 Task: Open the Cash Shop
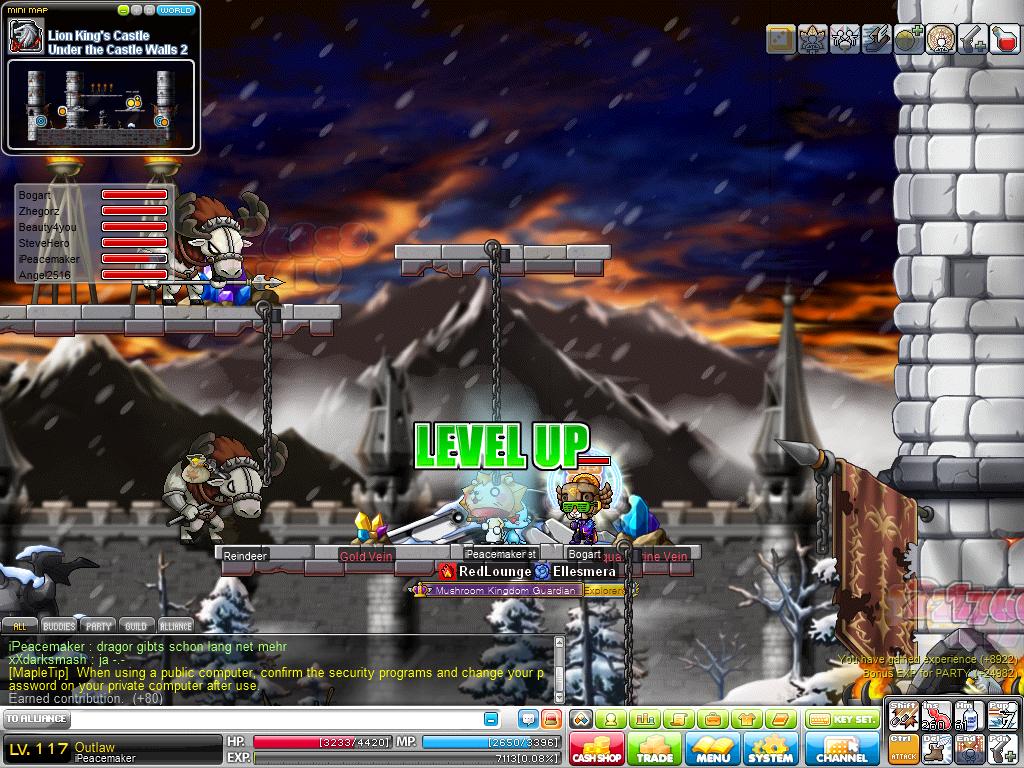(x=597, y=749)
